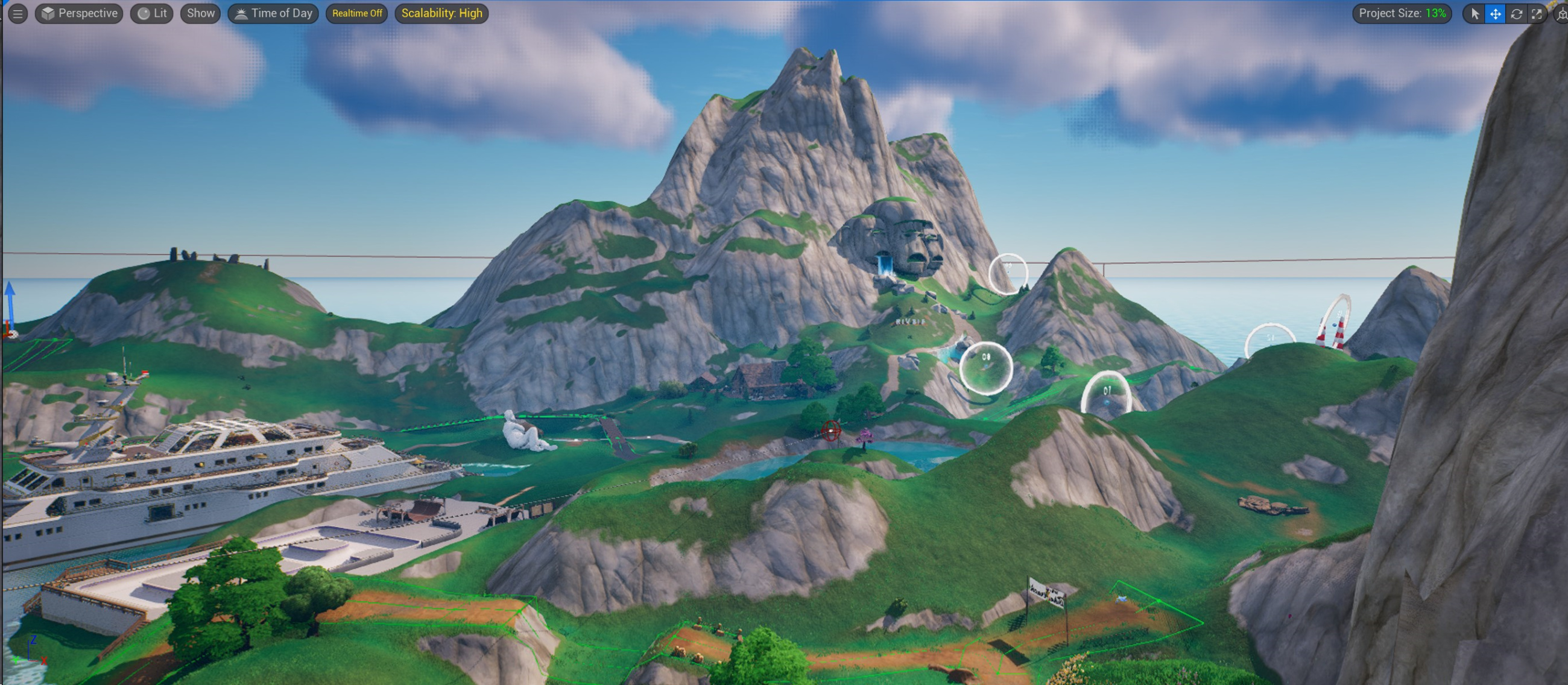Select the scale tool
This screenshot has width=1568, height=685.
click(1537, 14)
